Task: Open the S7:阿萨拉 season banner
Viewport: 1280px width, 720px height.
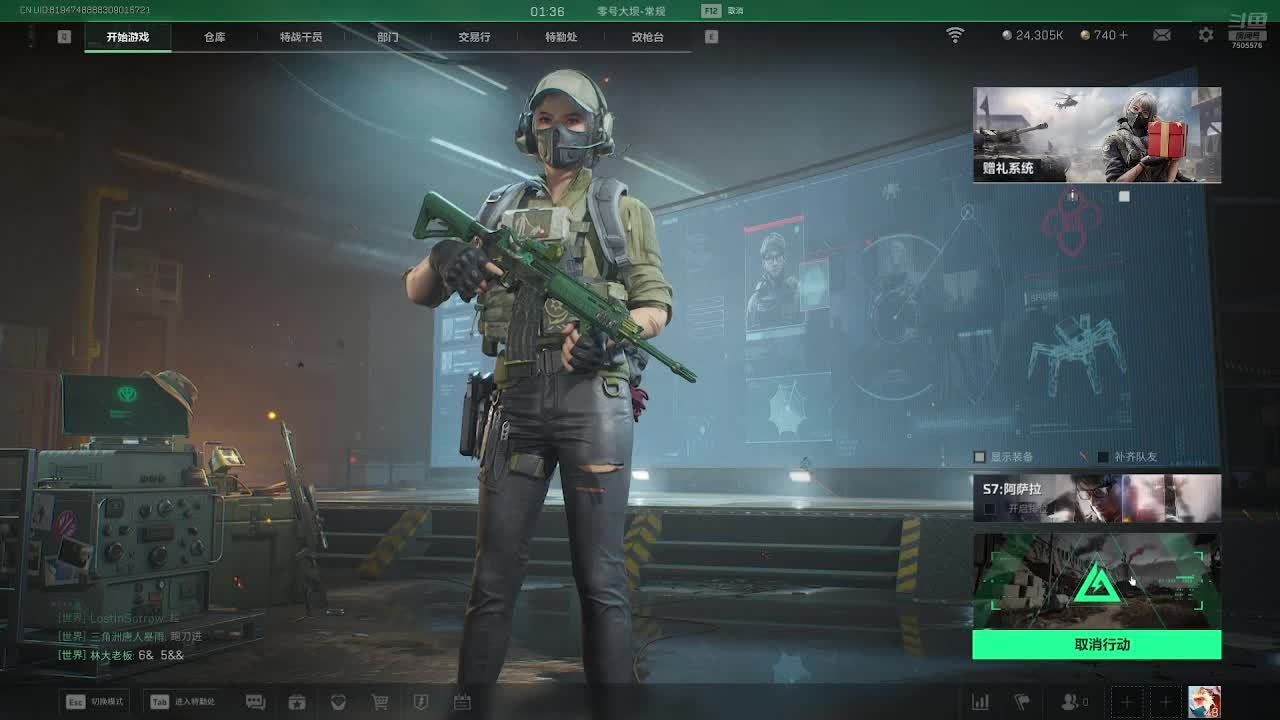Action: click(x=1097, y=498)
